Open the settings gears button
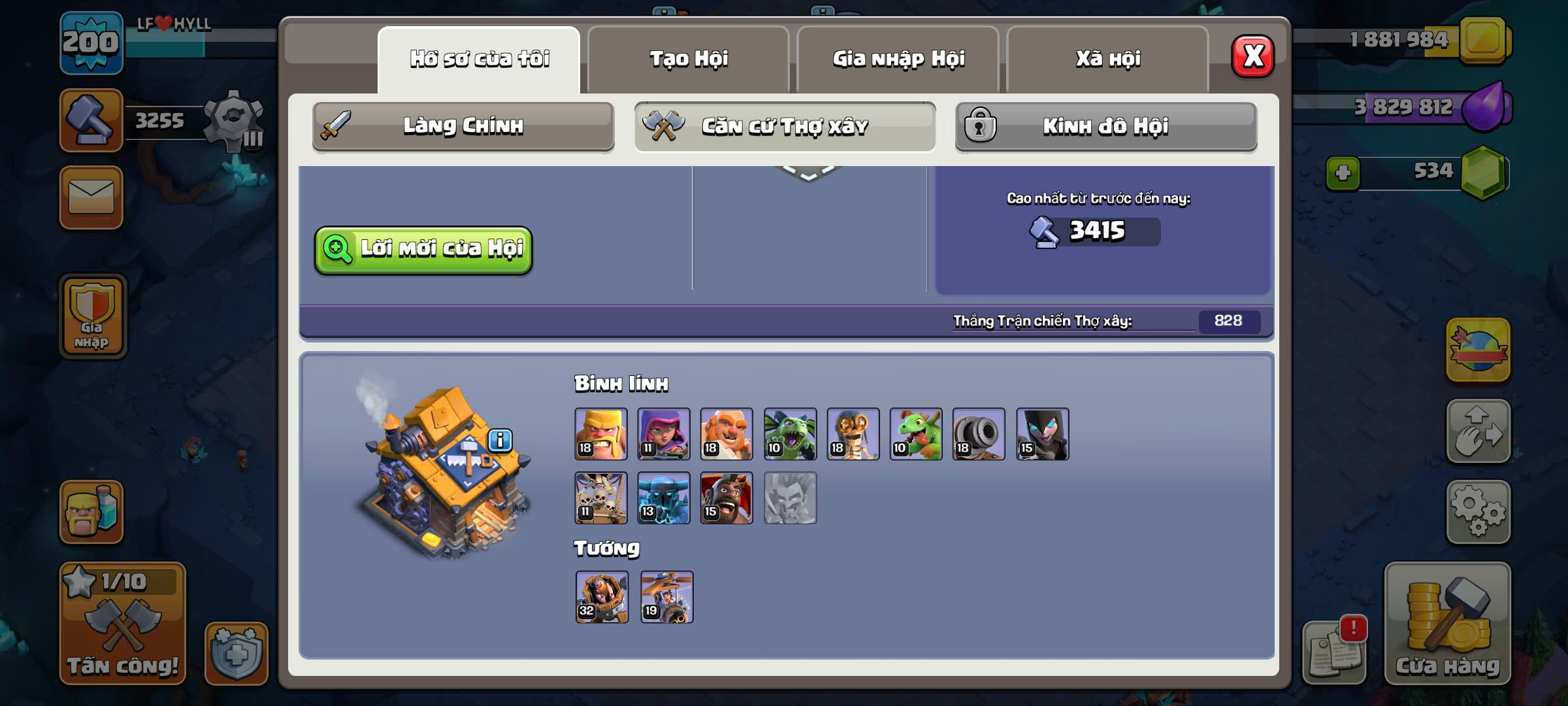 coord(1478,513)
